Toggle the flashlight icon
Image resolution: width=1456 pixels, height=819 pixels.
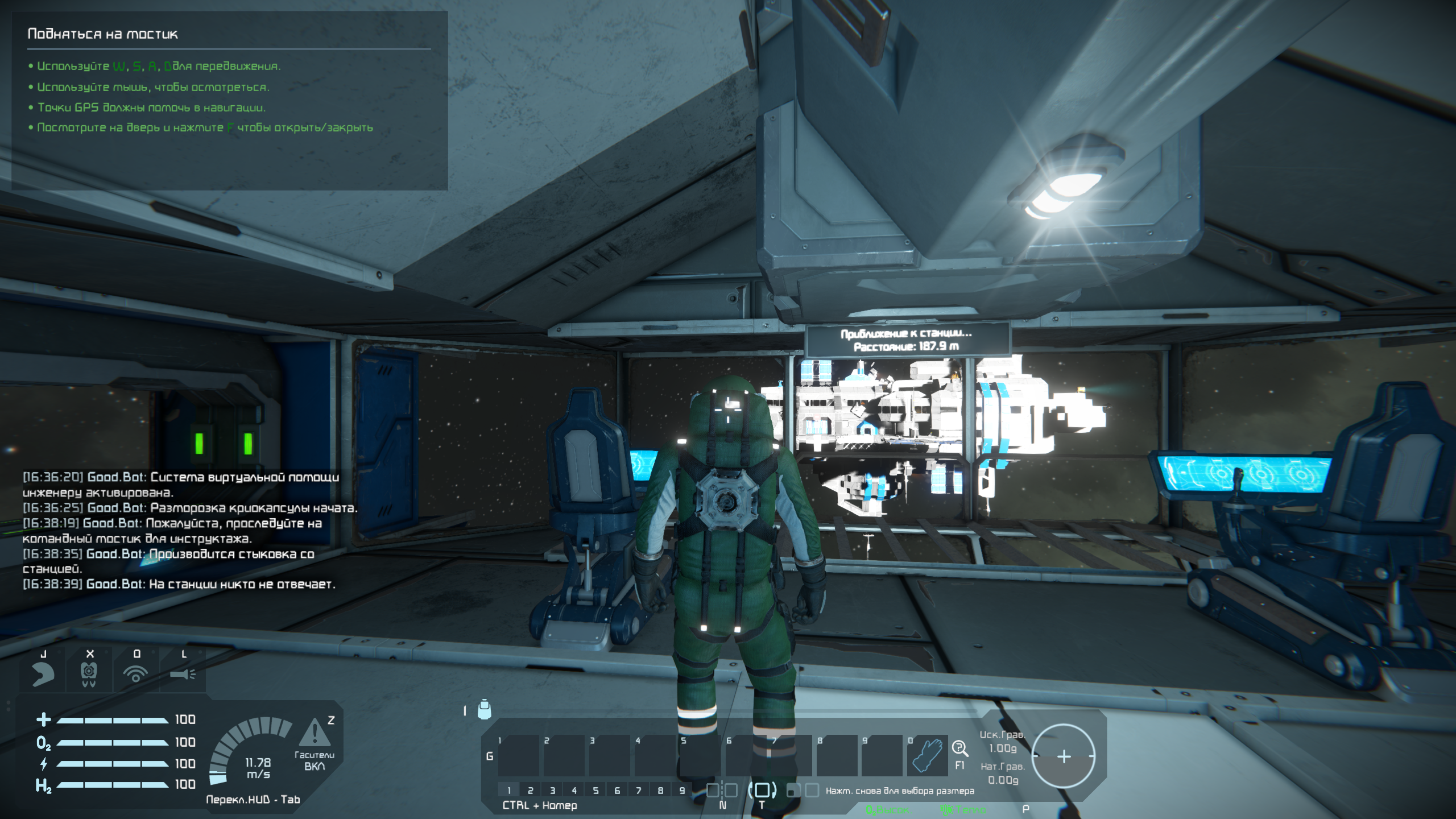click(x=183, y=675)
